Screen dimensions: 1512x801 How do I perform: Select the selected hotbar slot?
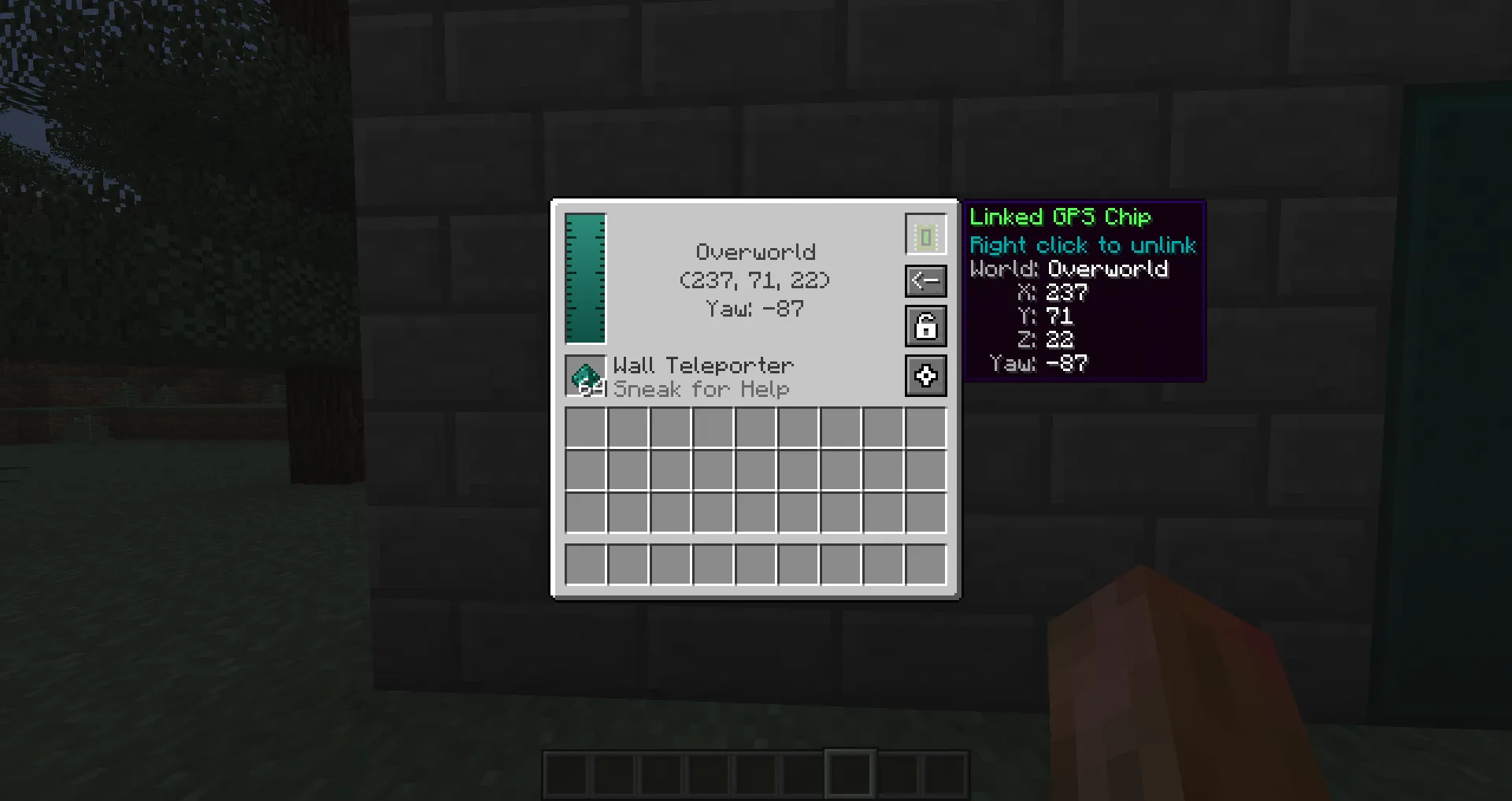[848, 773]
